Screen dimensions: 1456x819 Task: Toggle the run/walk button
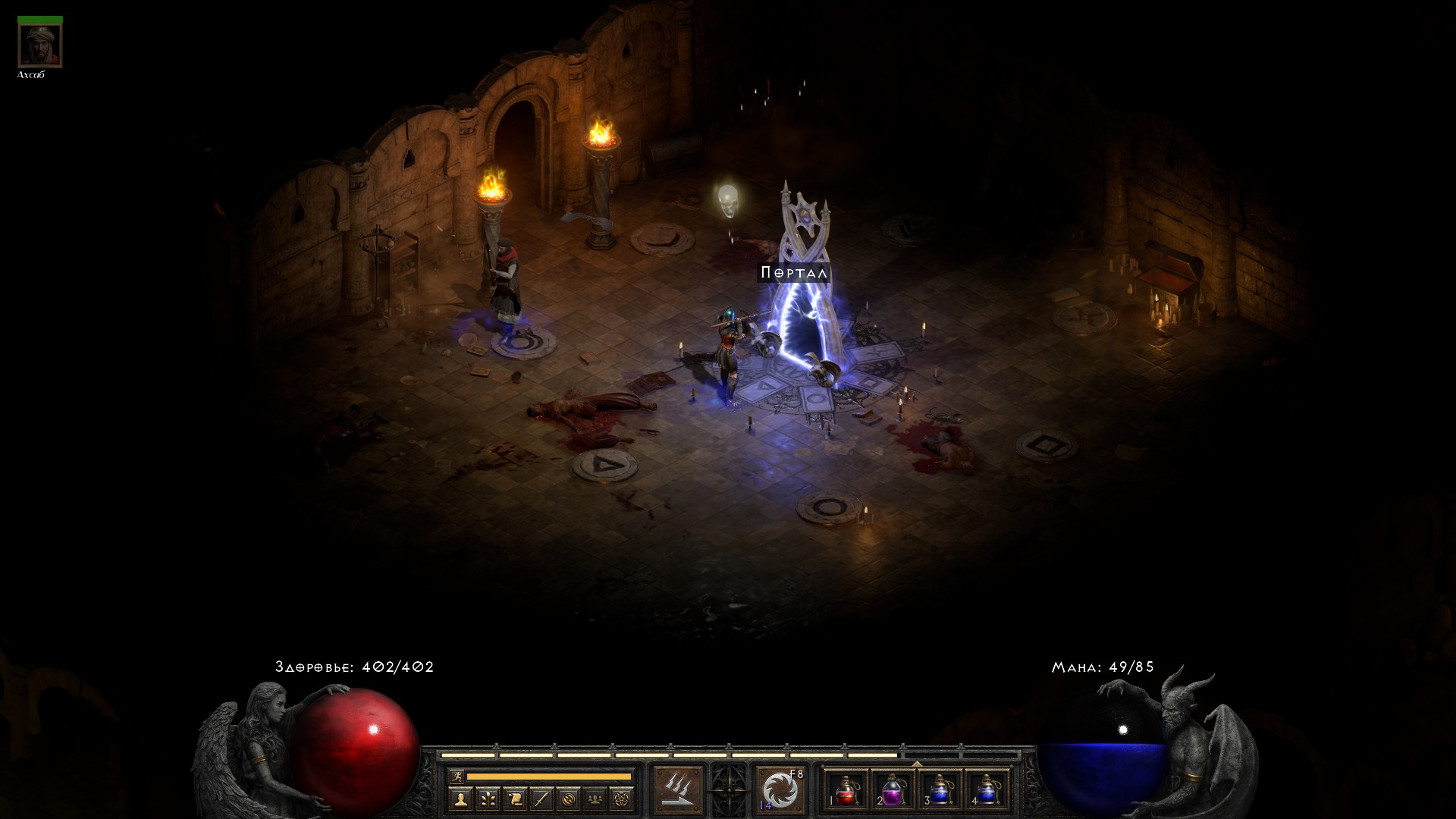(x=456, y=777)
